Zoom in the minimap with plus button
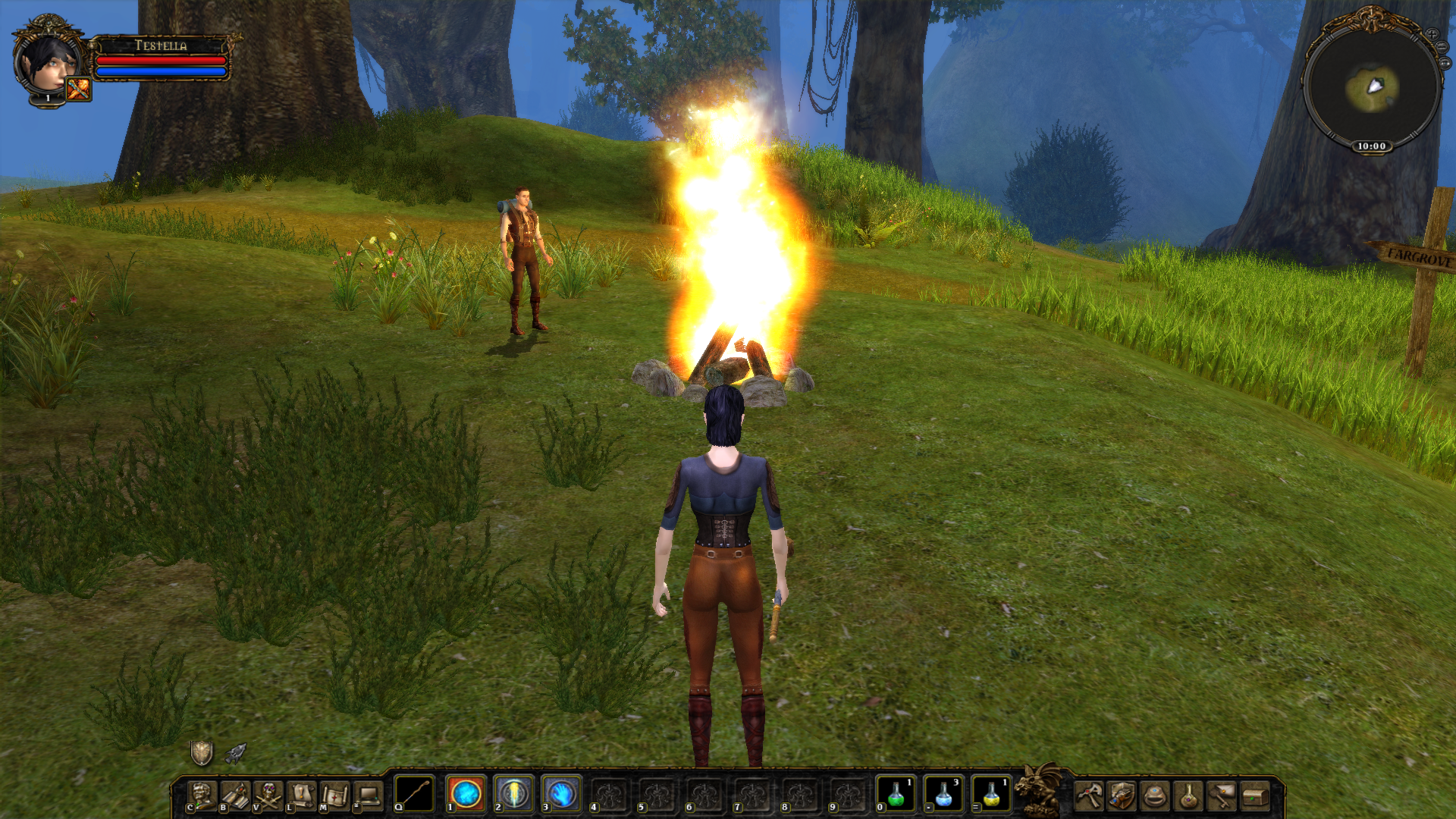 [x=1432, y=34]
